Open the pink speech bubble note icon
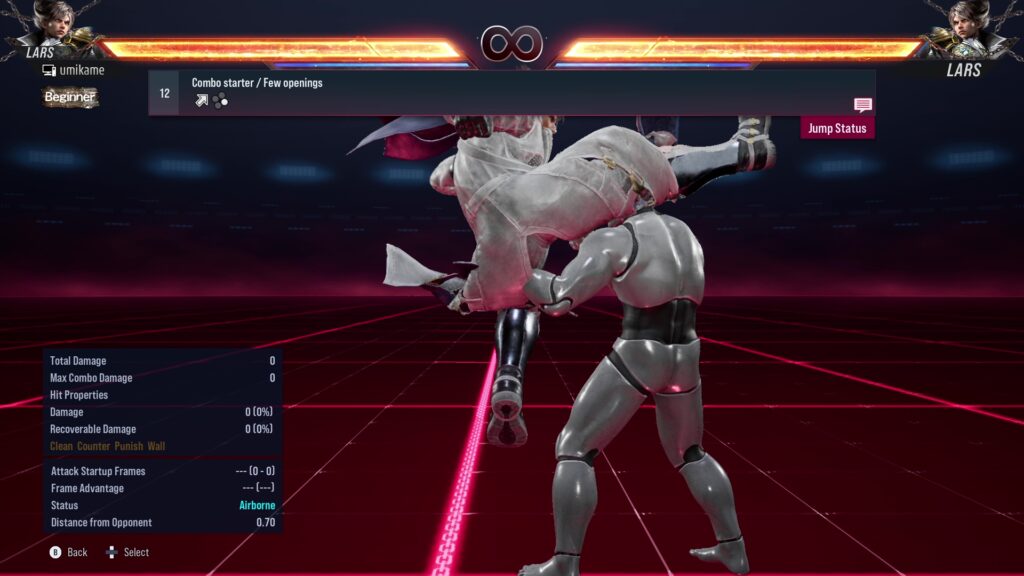The width and height of the screenshot is (1024, 576). click(863, 105)
